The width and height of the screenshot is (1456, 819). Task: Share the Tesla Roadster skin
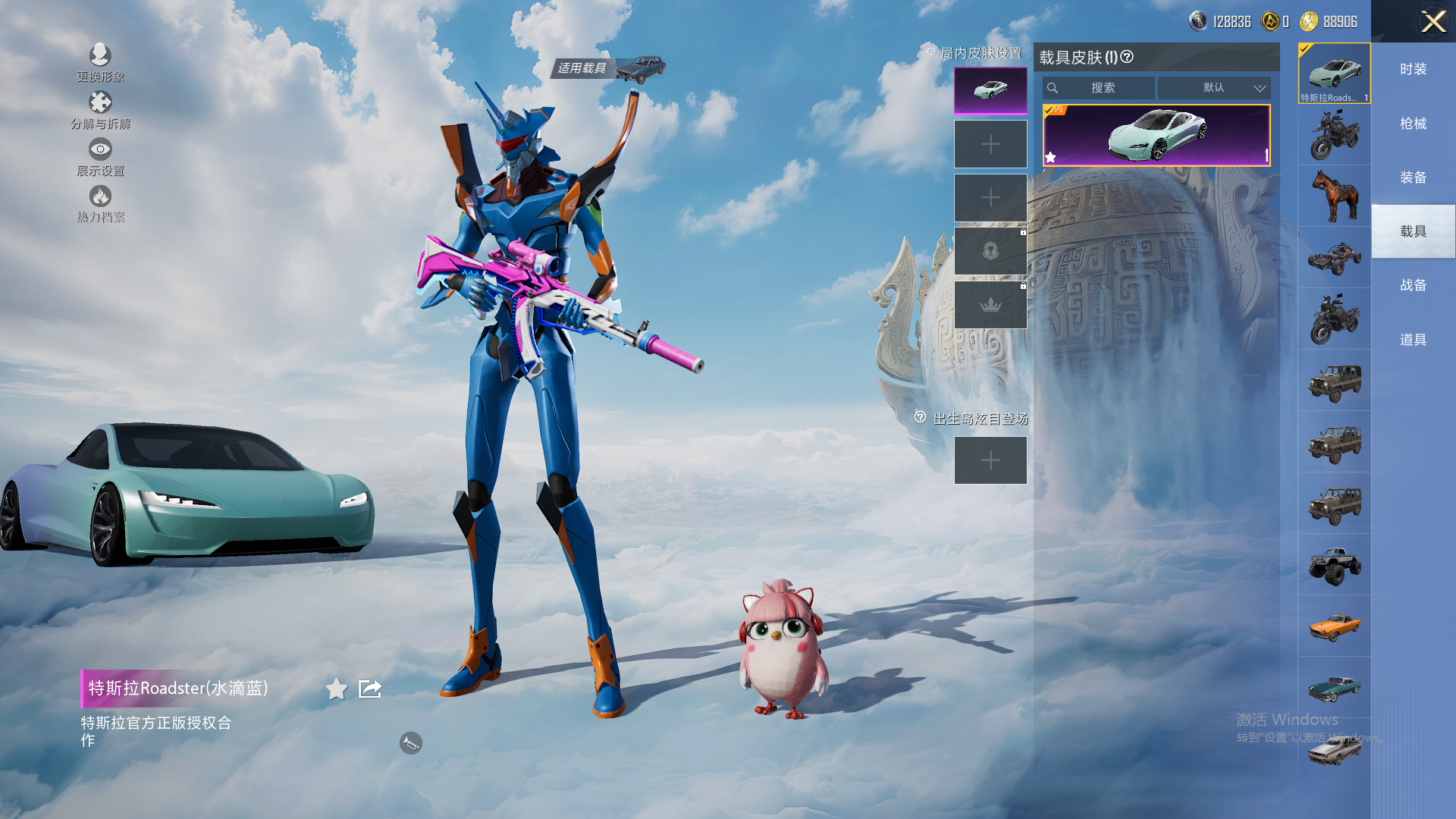tap(370, 689)
